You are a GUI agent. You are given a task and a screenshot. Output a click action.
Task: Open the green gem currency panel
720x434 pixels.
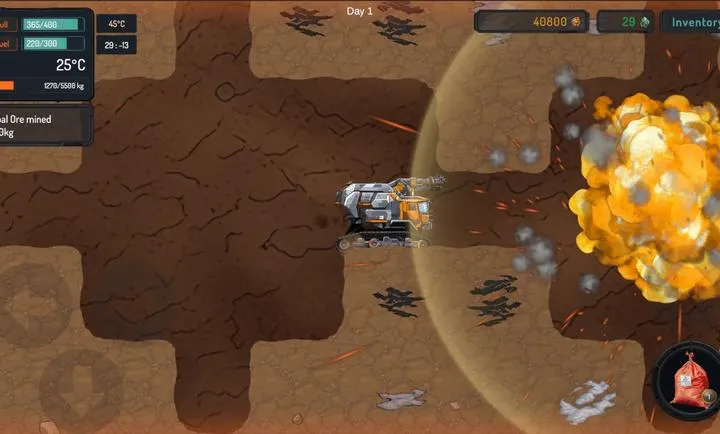[626, 22]
